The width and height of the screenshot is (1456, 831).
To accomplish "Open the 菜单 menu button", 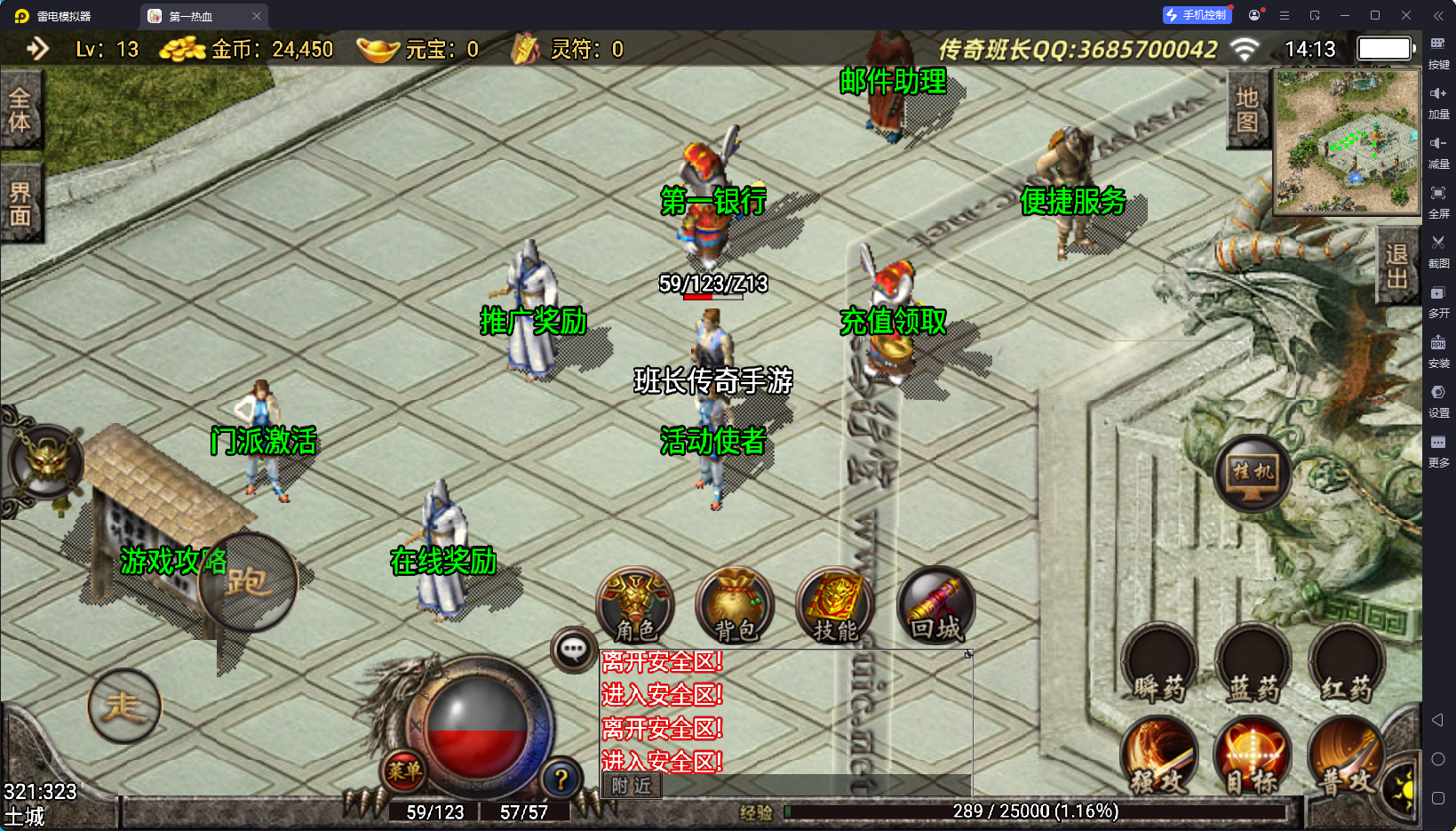I will point(403,771).
